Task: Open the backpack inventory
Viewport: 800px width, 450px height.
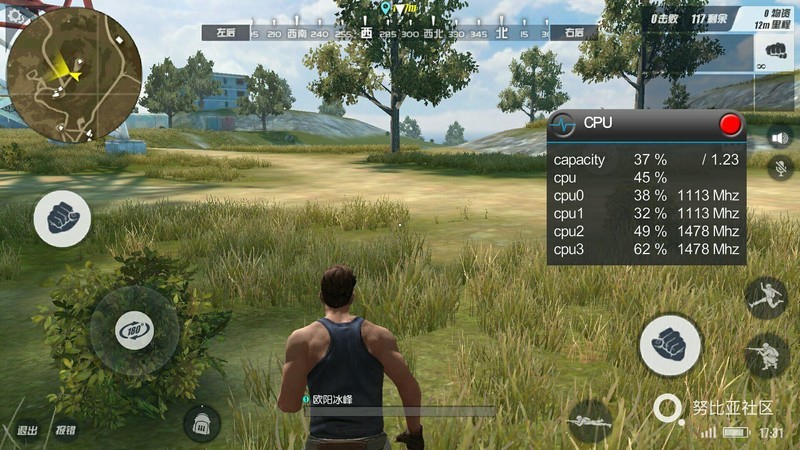Action: coord(201,422)
